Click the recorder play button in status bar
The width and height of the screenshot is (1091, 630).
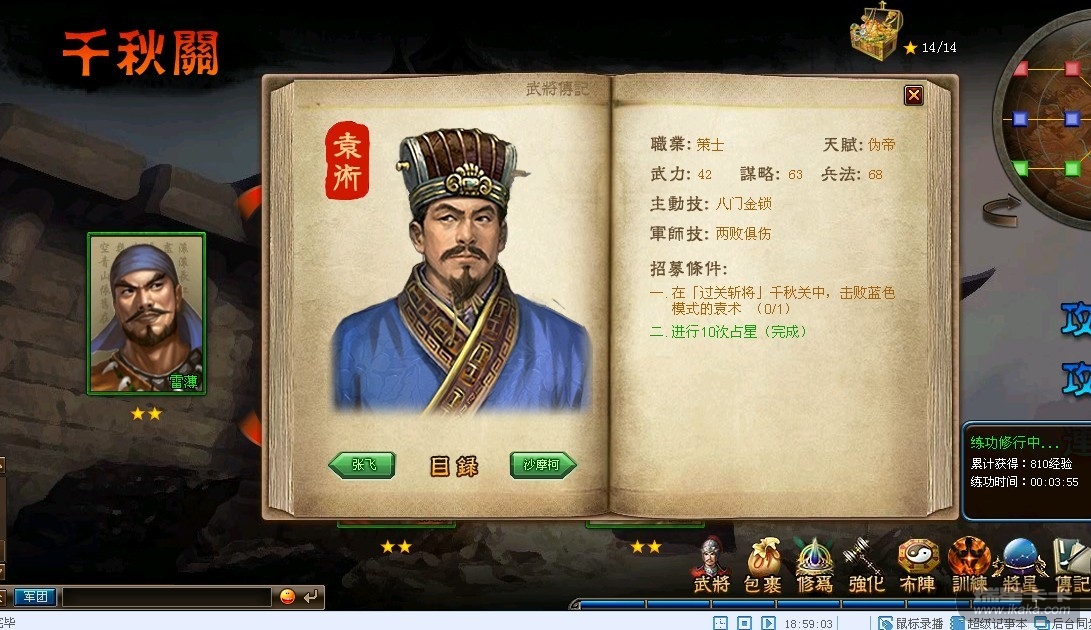tap(768, 623)
